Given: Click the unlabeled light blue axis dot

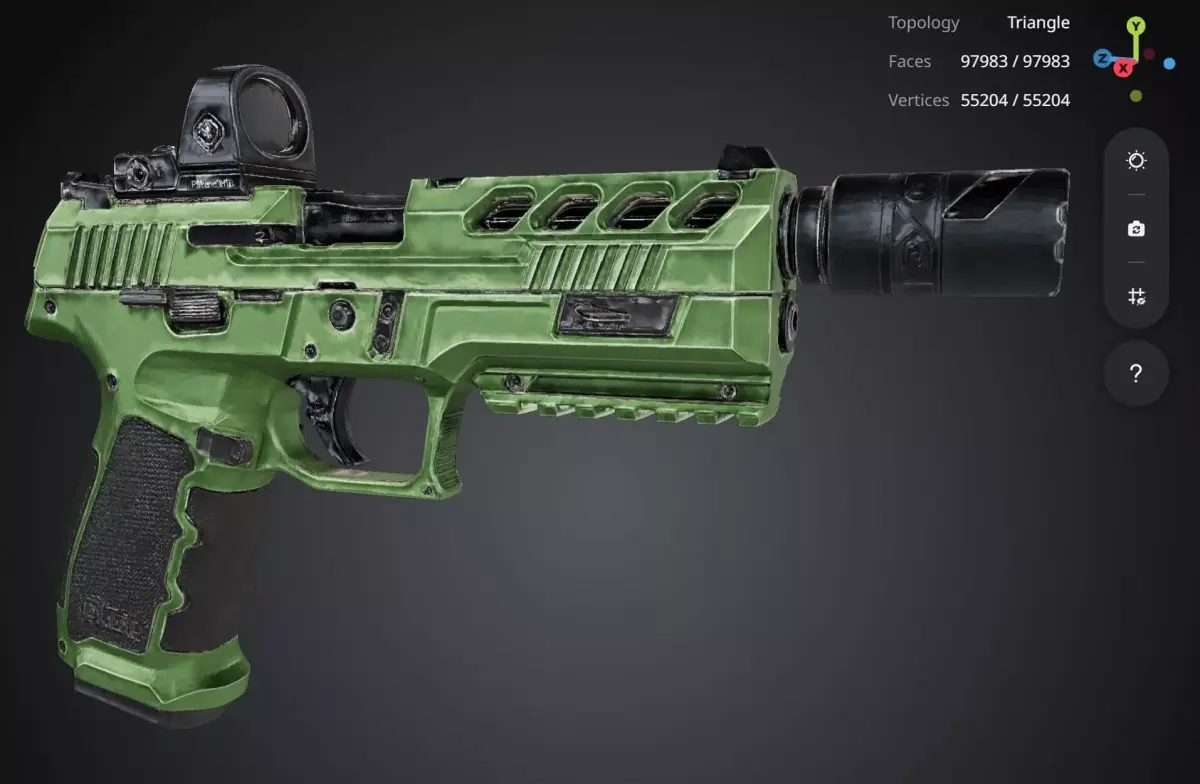Looking at the screenshot, I should click(x=1169, y=63).
